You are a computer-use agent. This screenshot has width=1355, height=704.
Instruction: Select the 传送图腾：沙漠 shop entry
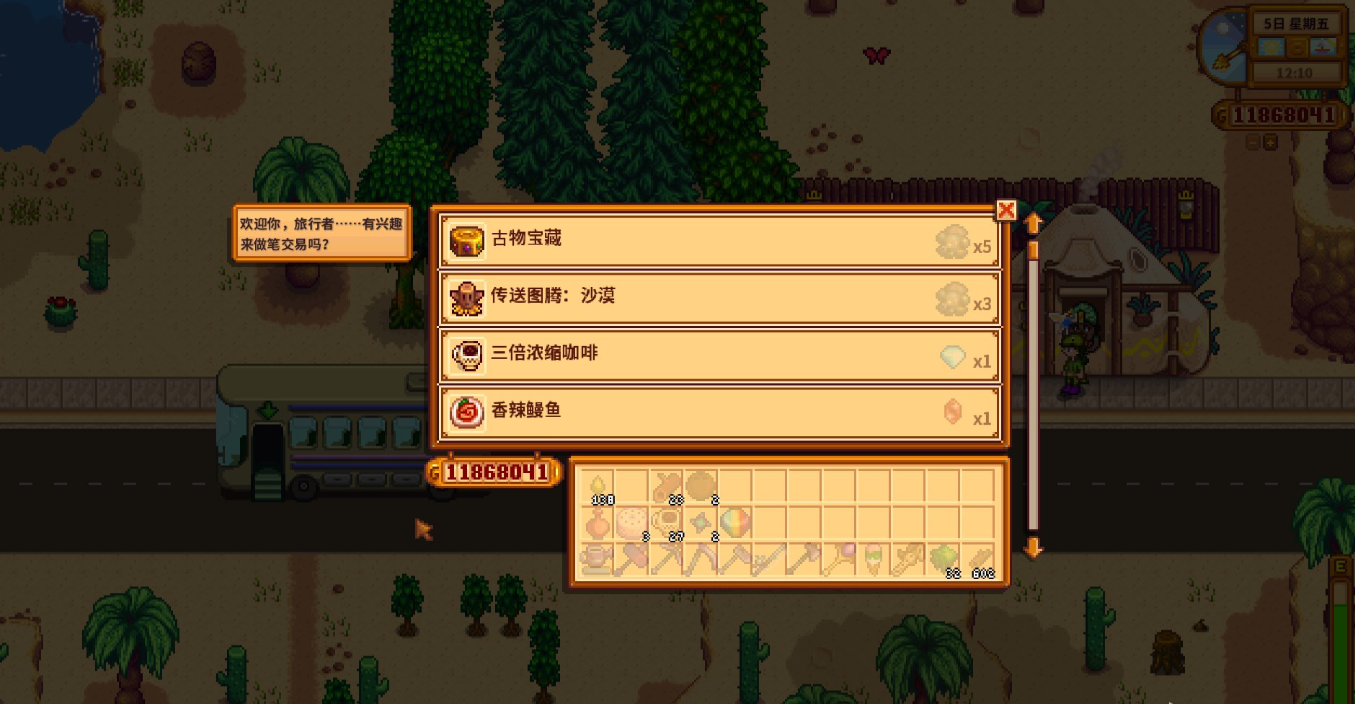[719, 297]
